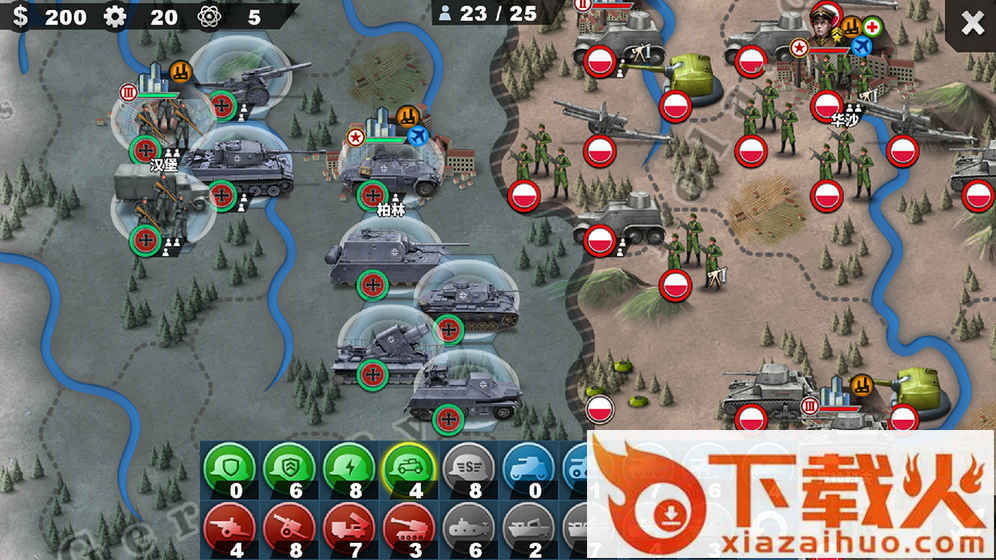Image resolution: width=996 pixels, height=560 pixels.
Task: Select the red howitzer artillery unit
Action: point(290,525)
